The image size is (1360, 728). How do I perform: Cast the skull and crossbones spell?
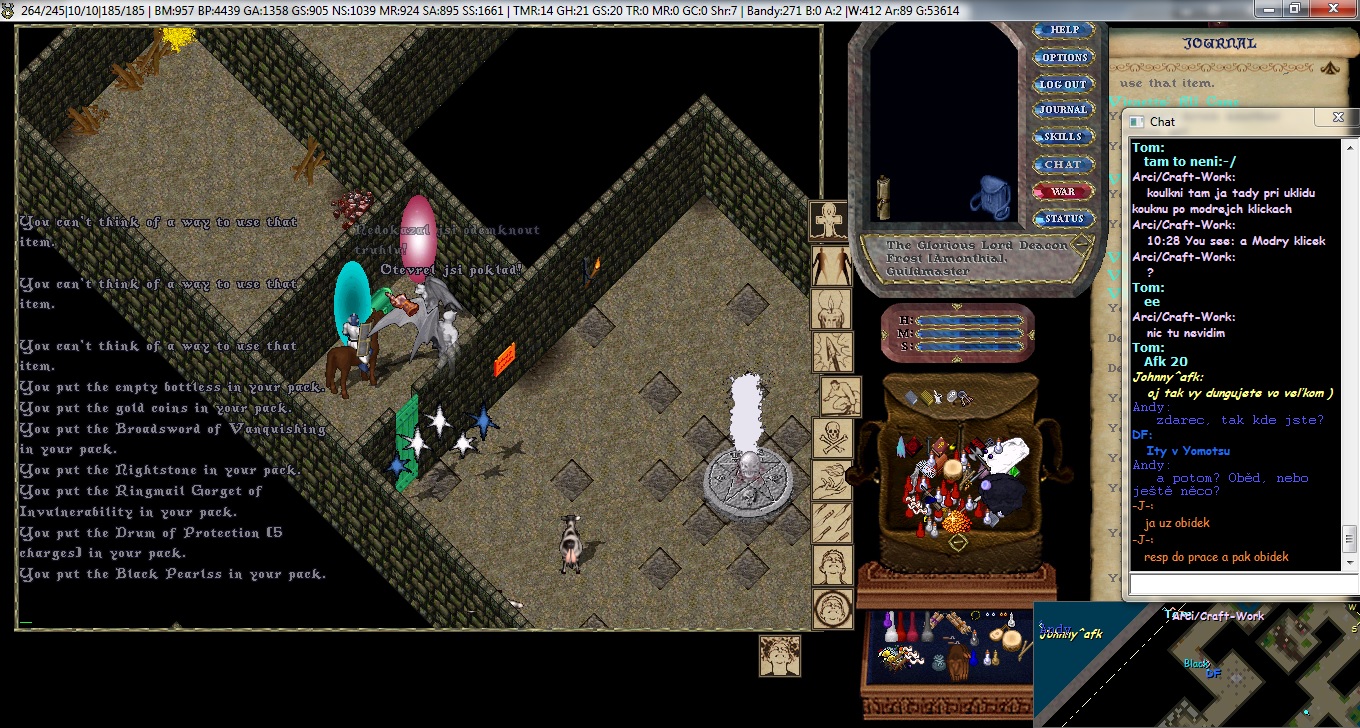[832, 437]
